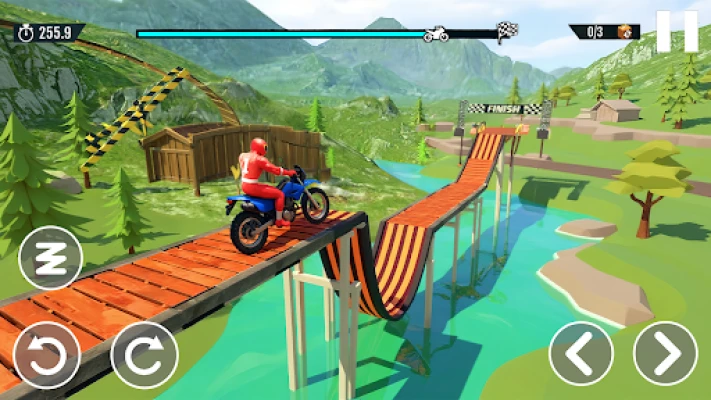This screenshot has width=711, height=400.
Task: Hit the left arrow brake button
Action: (581, 353)
